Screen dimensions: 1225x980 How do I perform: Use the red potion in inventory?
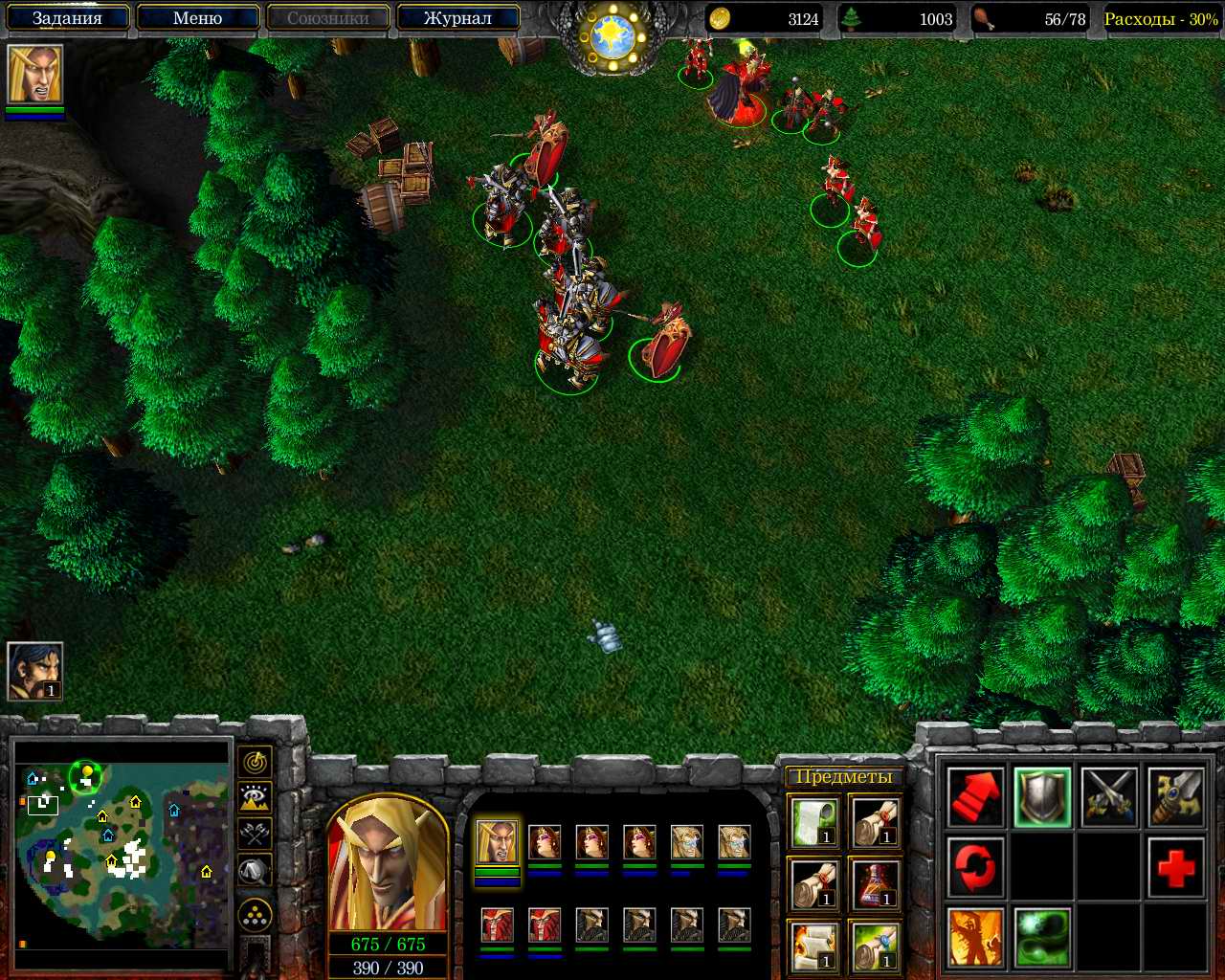873,883
